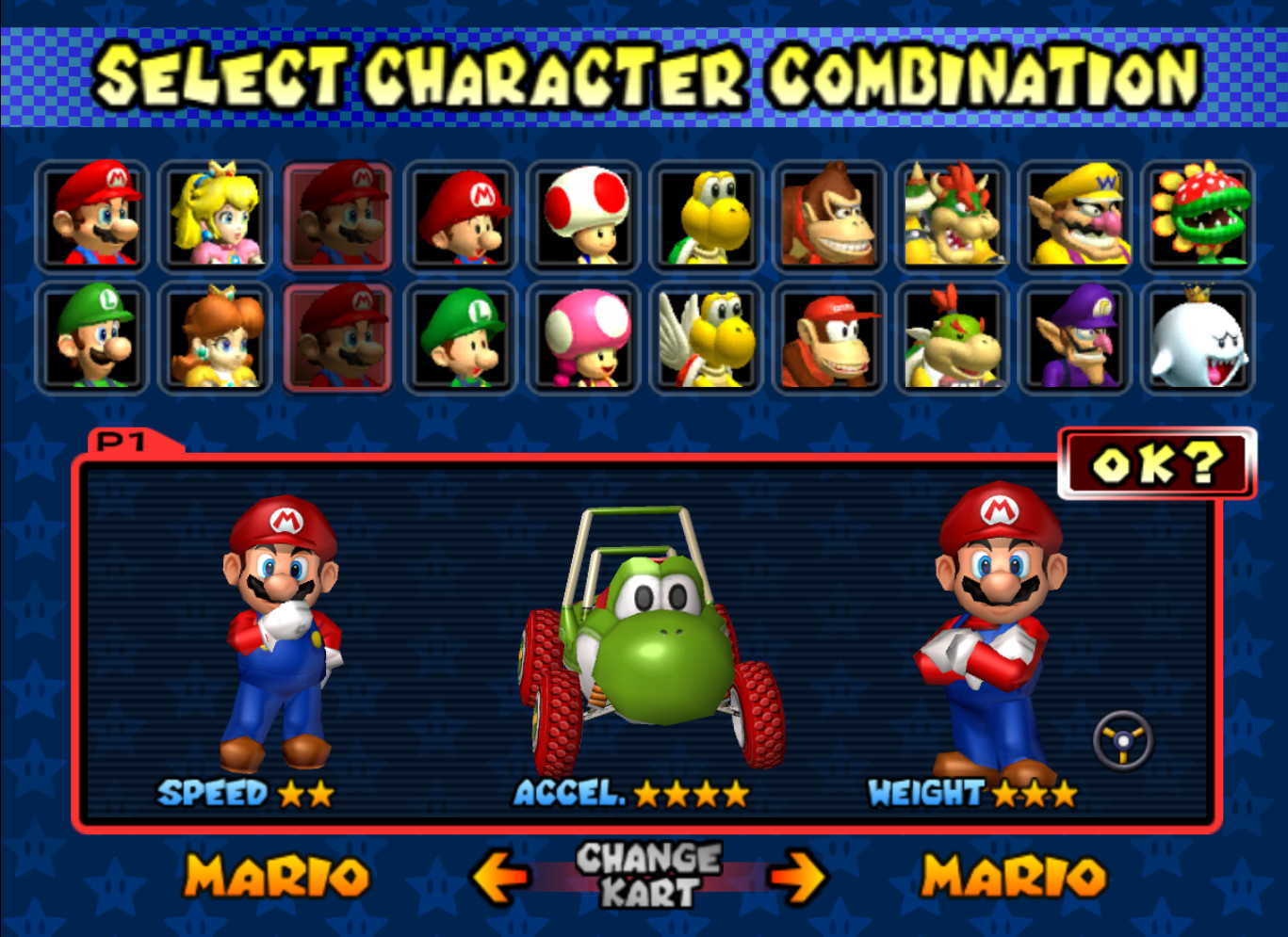Select Toadette in the character grid
Viewport: 1288px width, 937px height.
(x=582, y=341)
